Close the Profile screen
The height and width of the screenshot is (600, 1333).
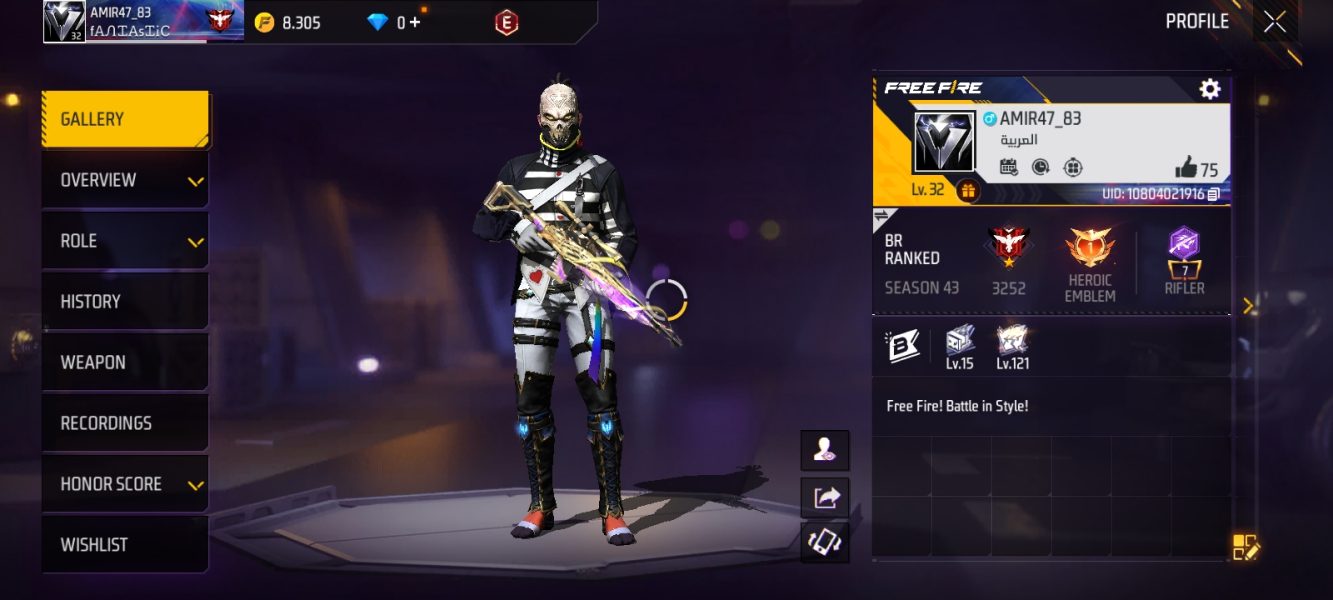pos(1275,22)
